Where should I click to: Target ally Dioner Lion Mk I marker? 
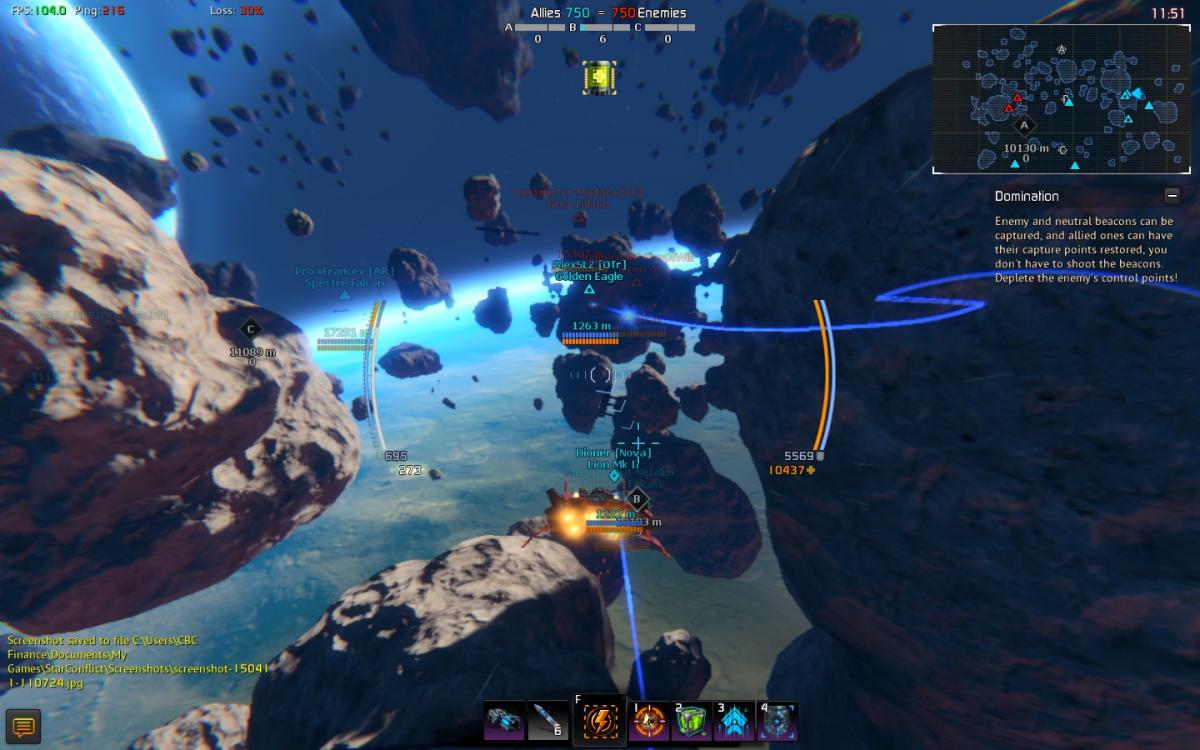(614, 476)
